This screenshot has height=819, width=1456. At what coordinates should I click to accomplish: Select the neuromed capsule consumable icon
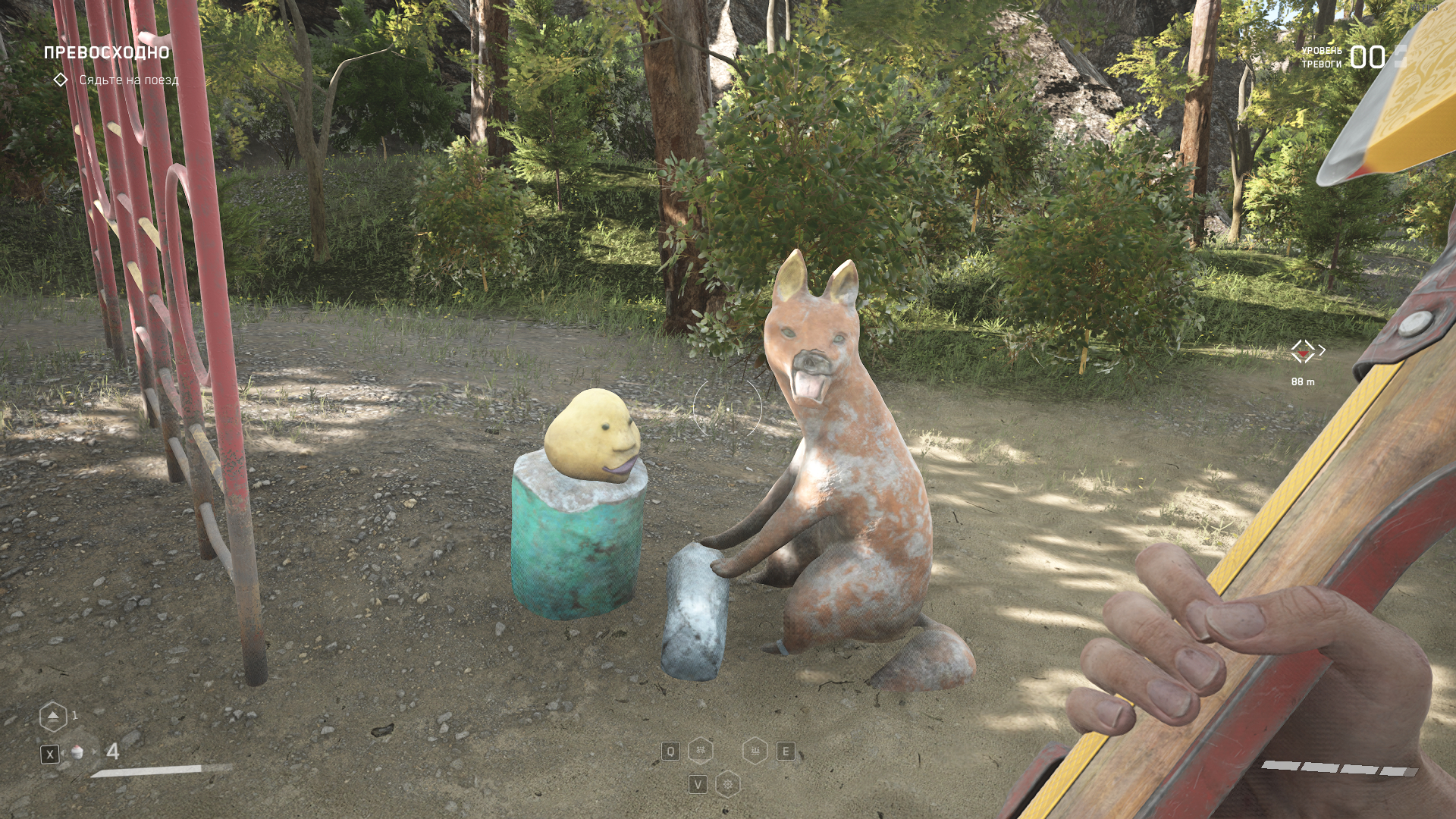pyautogui.click(x=77, y=752)
